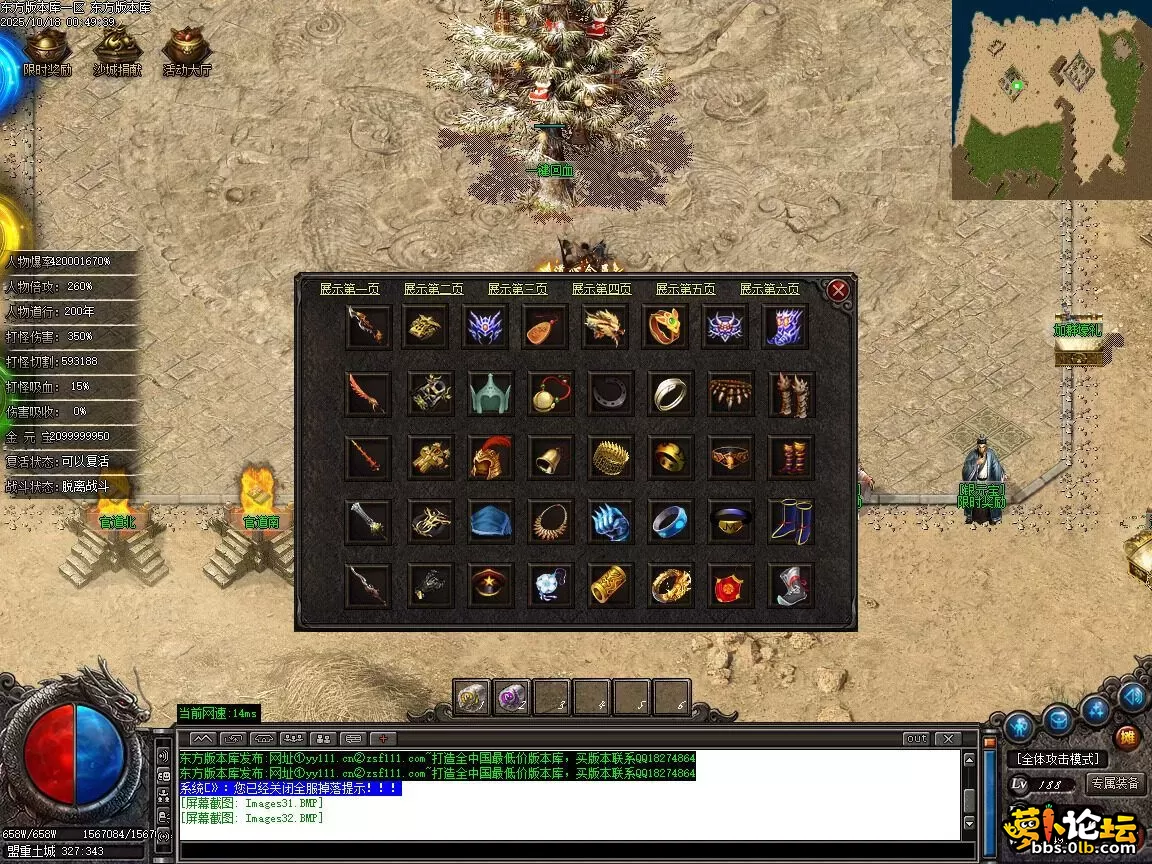Close the equipment showcase panel
The width and height of the screenshot is (1152, 864).
pos(838,290)
